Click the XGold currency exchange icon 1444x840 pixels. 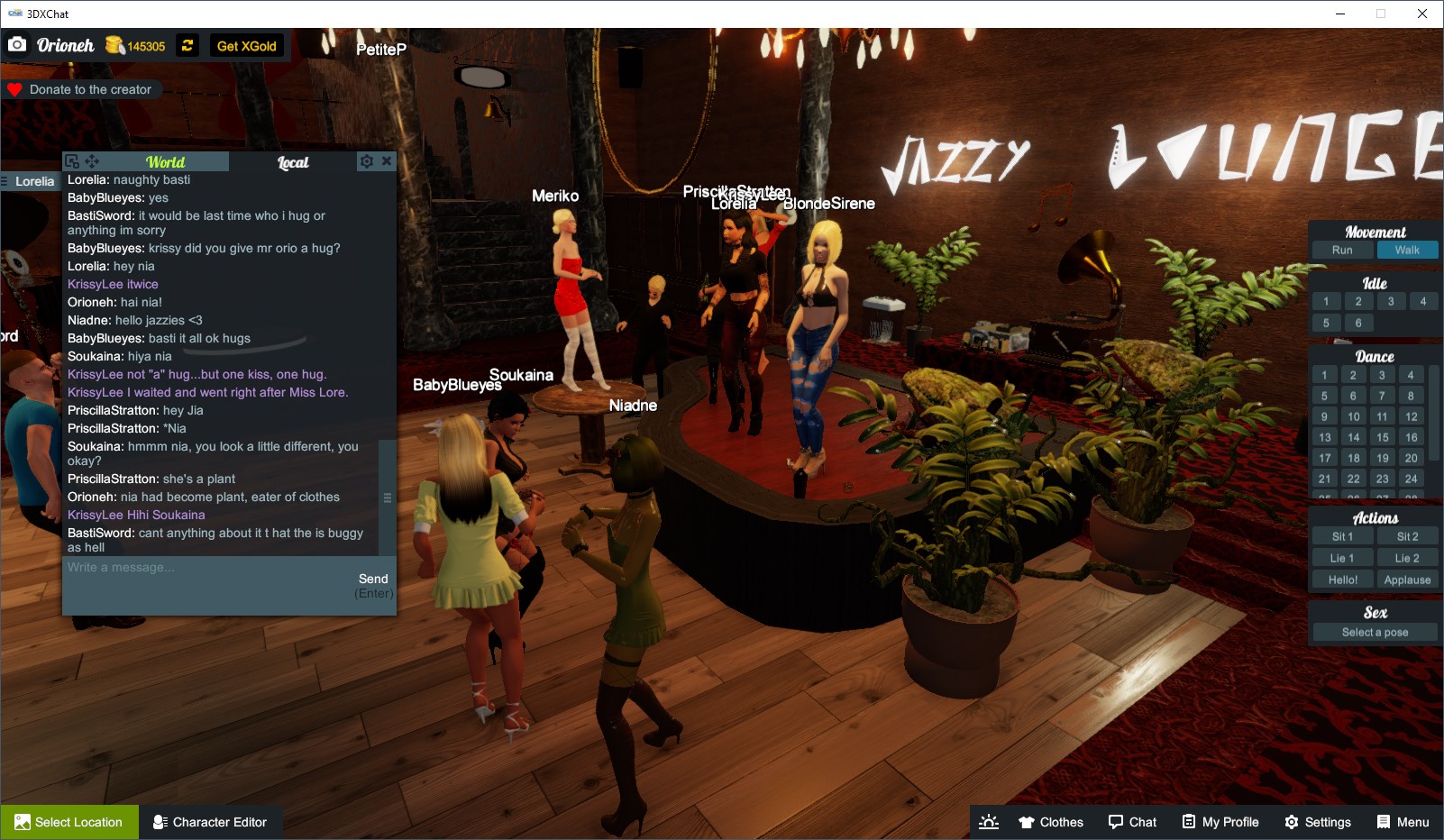pos(187,45)
